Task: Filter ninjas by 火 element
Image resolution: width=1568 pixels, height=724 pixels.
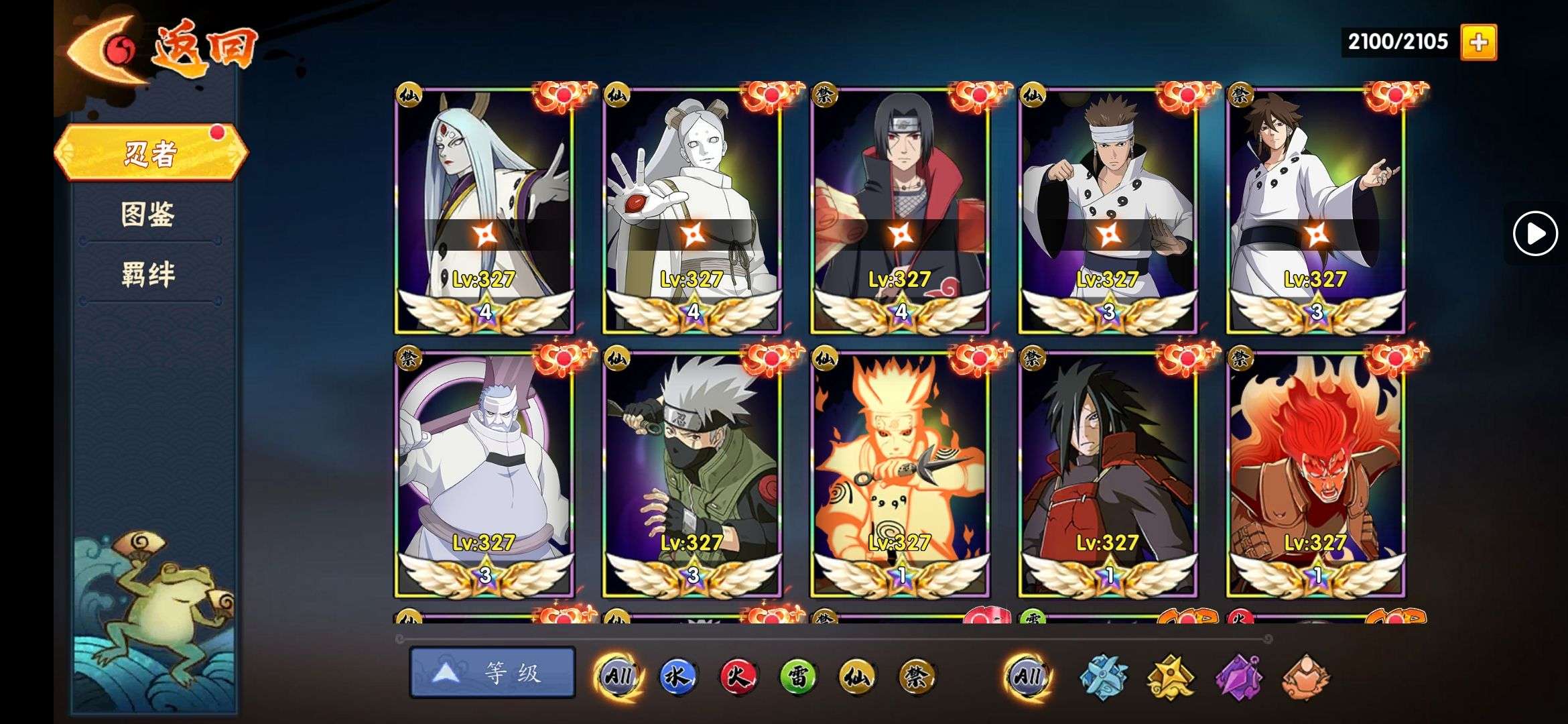Action: 737,677
